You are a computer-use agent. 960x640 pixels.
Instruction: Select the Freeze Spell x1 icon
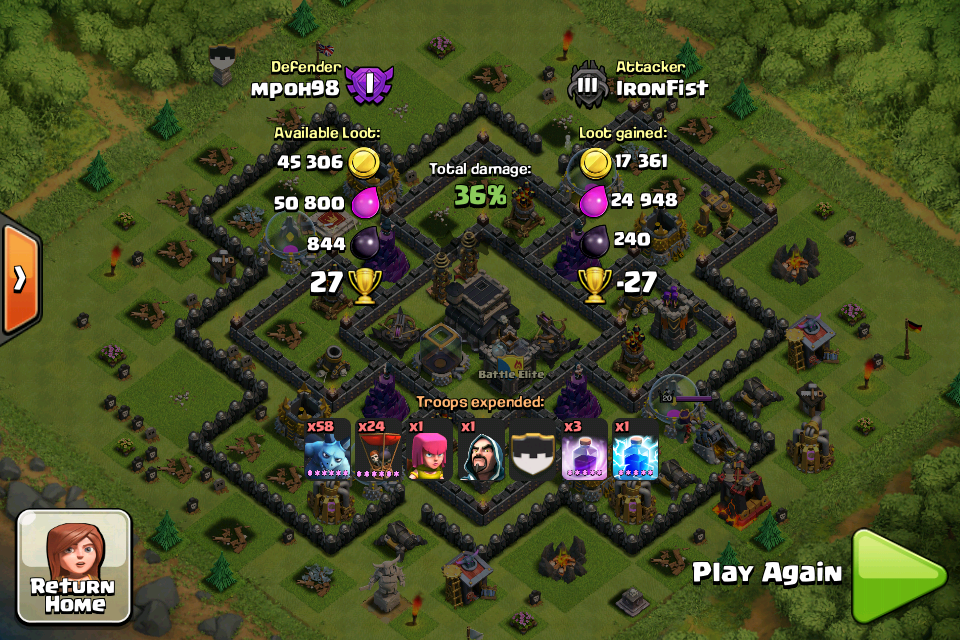coord(635,449)
